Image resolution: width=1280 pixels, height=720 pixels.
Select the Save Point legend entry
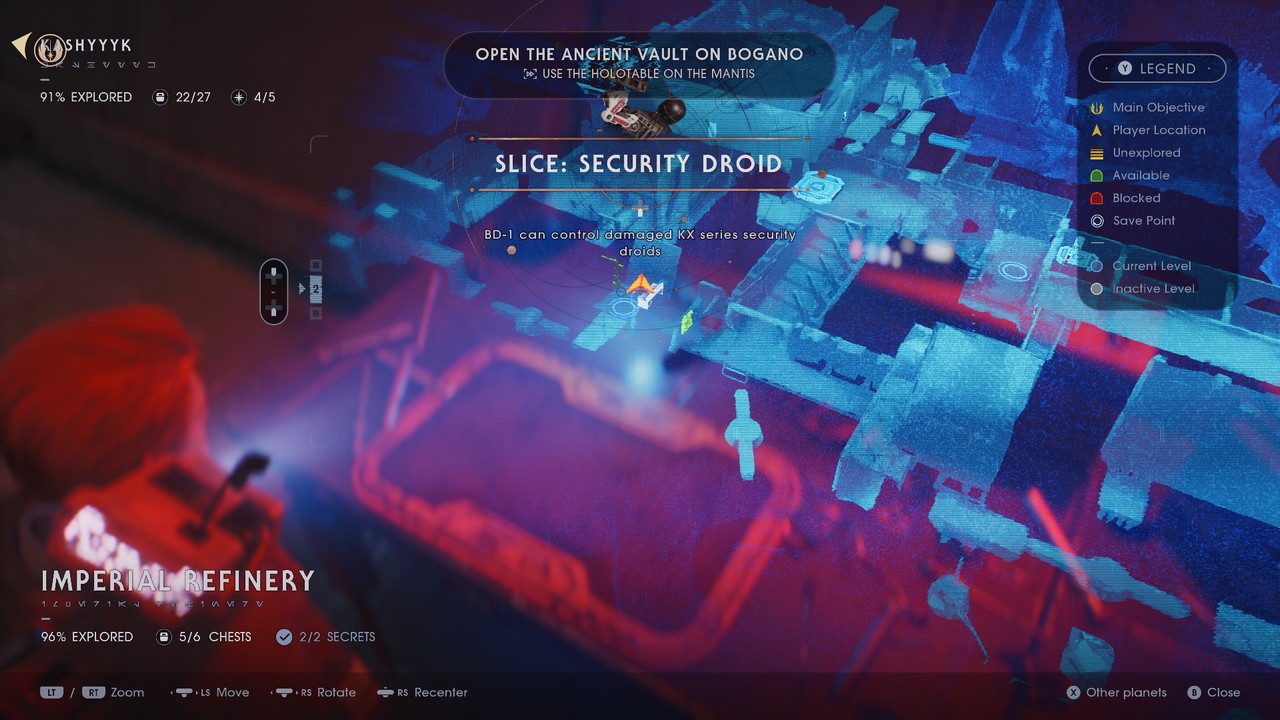tap(1143, 221)
